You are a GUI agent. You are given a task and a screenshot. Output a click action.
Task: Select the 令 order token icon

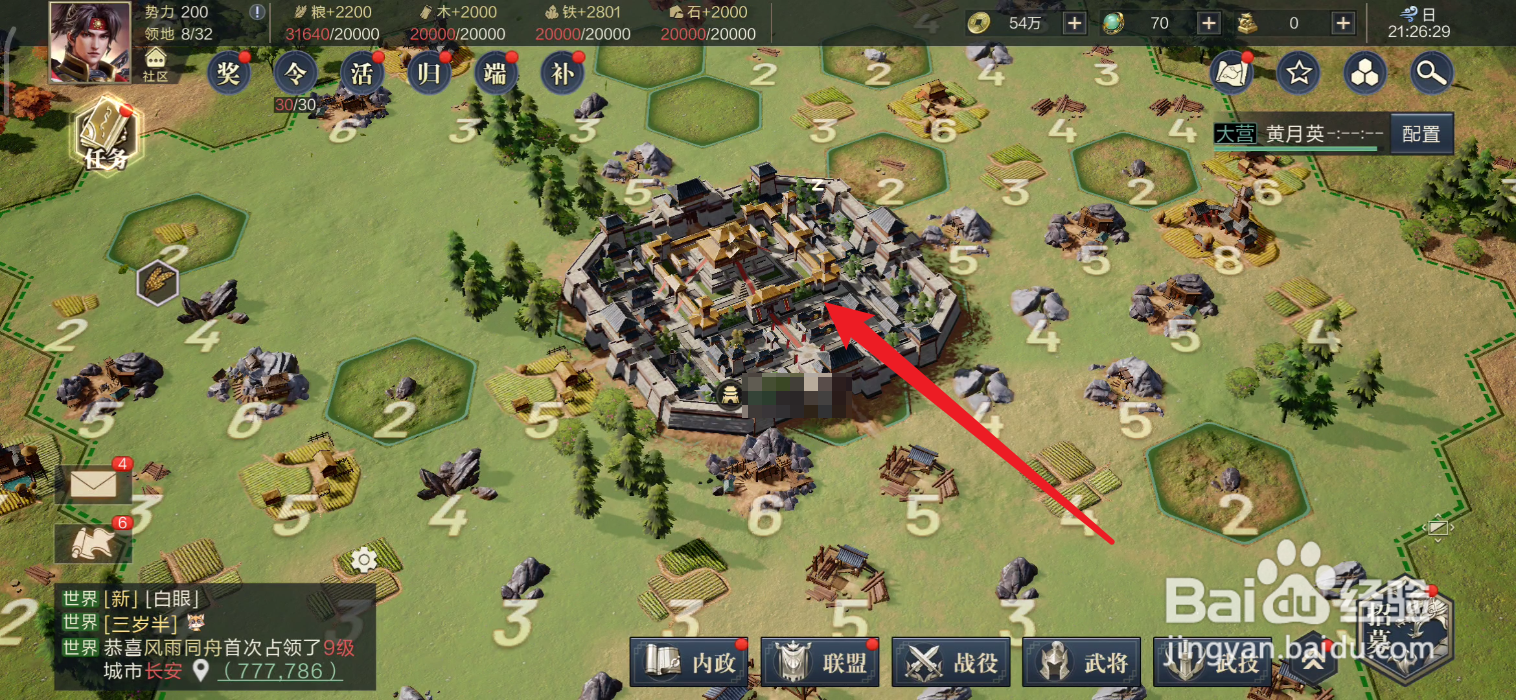295,73
